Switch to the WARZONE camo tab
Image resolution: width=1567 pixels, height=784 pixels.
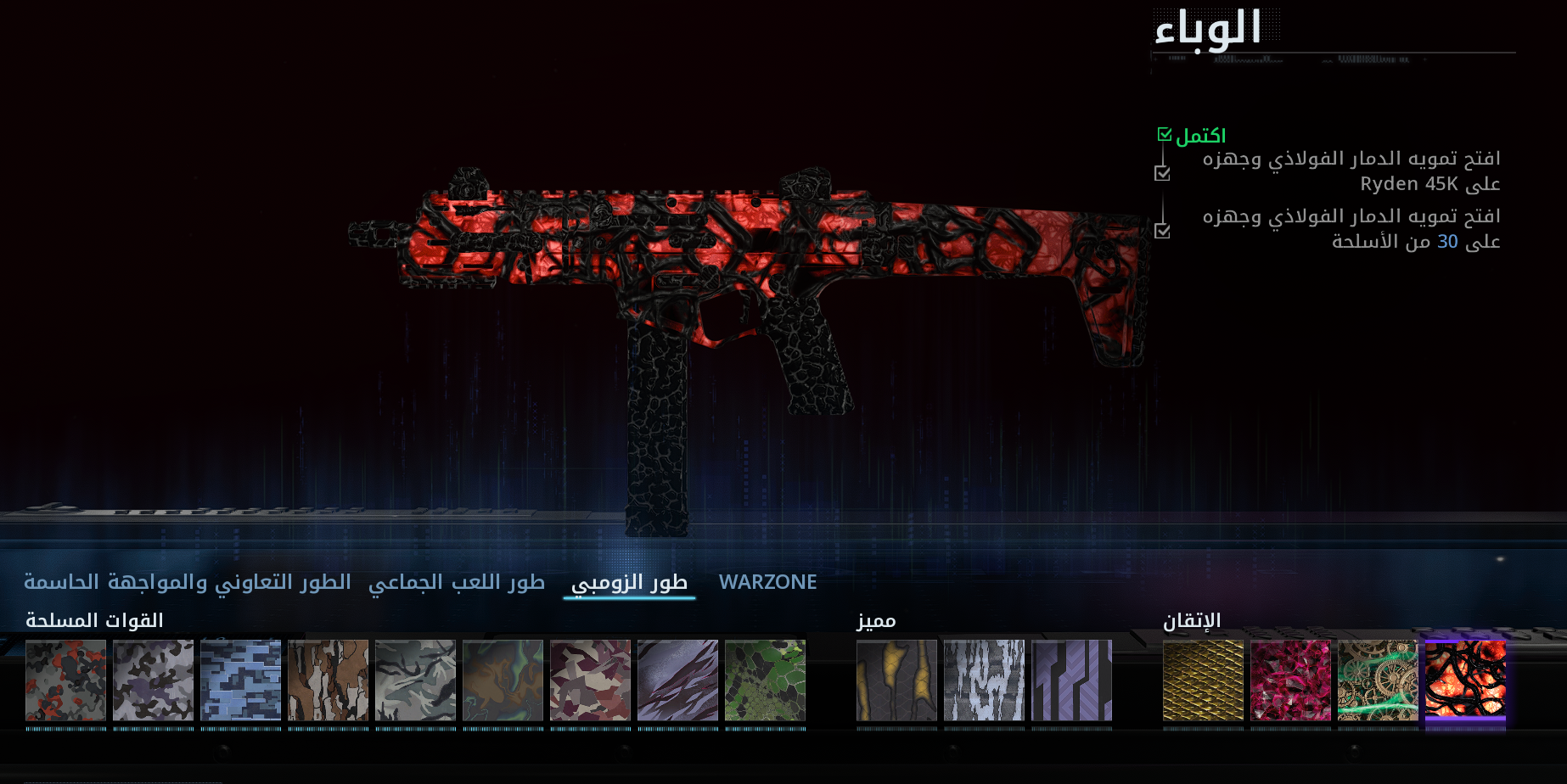pos(767,582)
